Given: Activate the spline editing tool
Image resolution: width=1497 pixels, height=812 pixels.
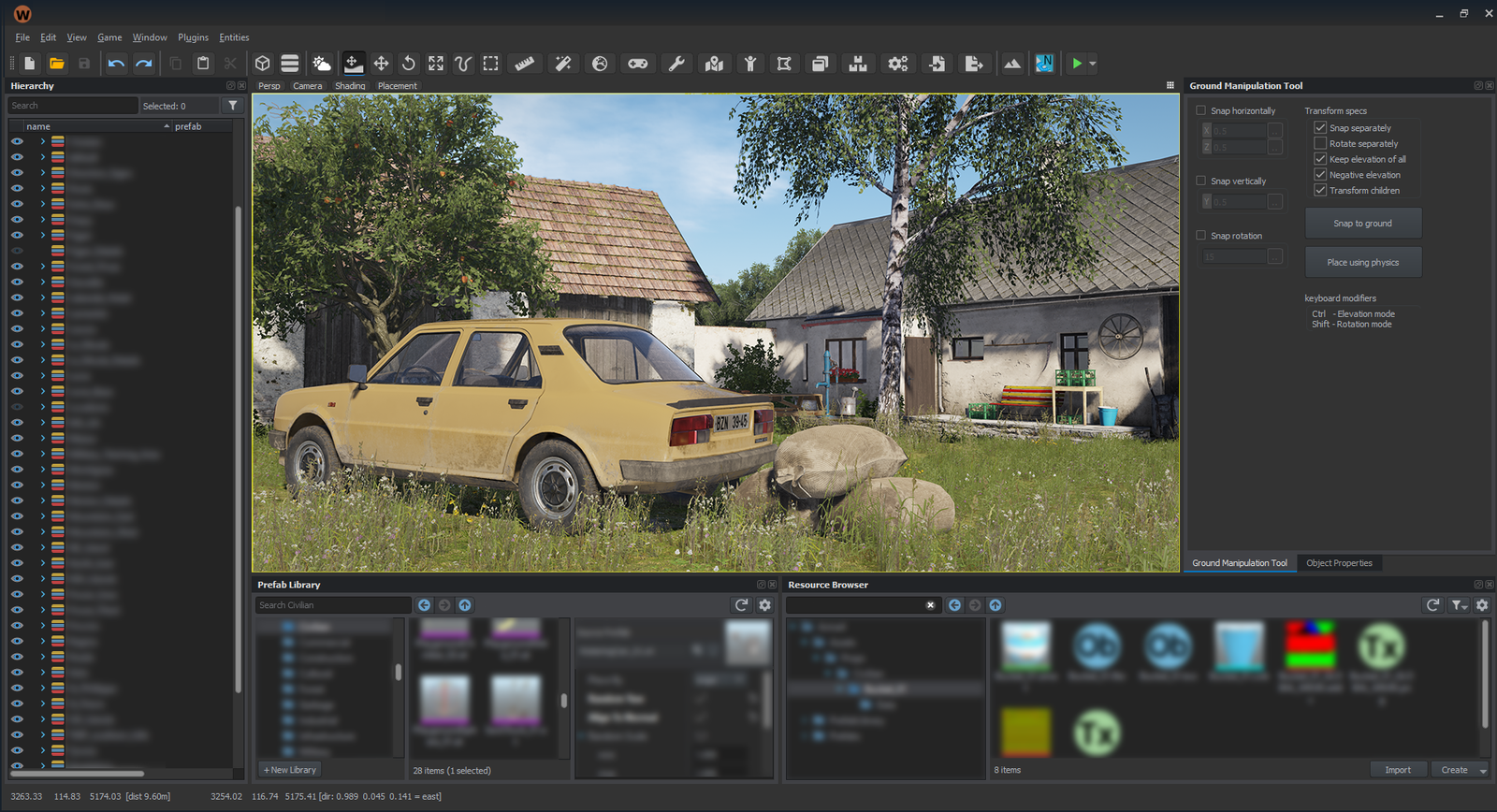Looking at the screenshot, I should (x=463, y=63).
